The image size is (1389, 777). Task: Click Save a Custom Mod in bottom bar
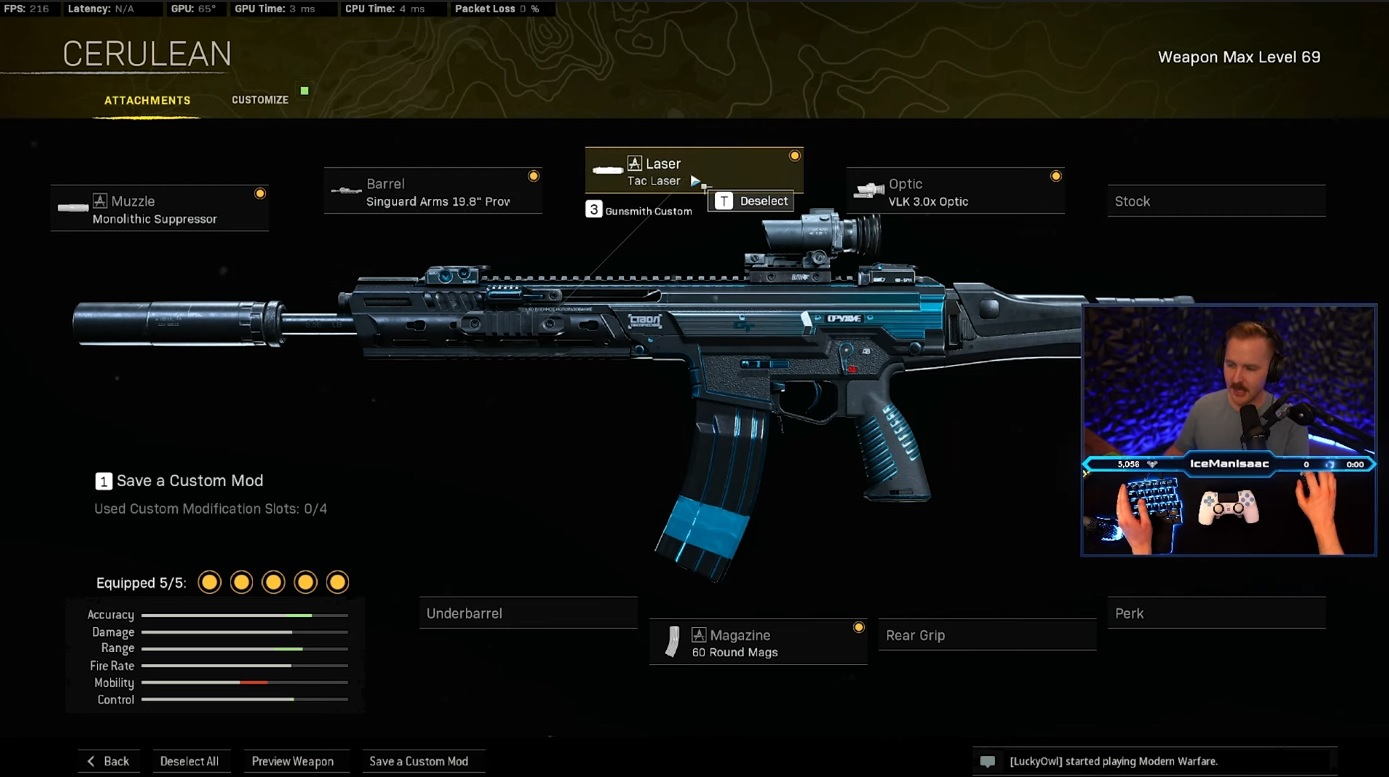pyautogui.click(x=419, y=761)
